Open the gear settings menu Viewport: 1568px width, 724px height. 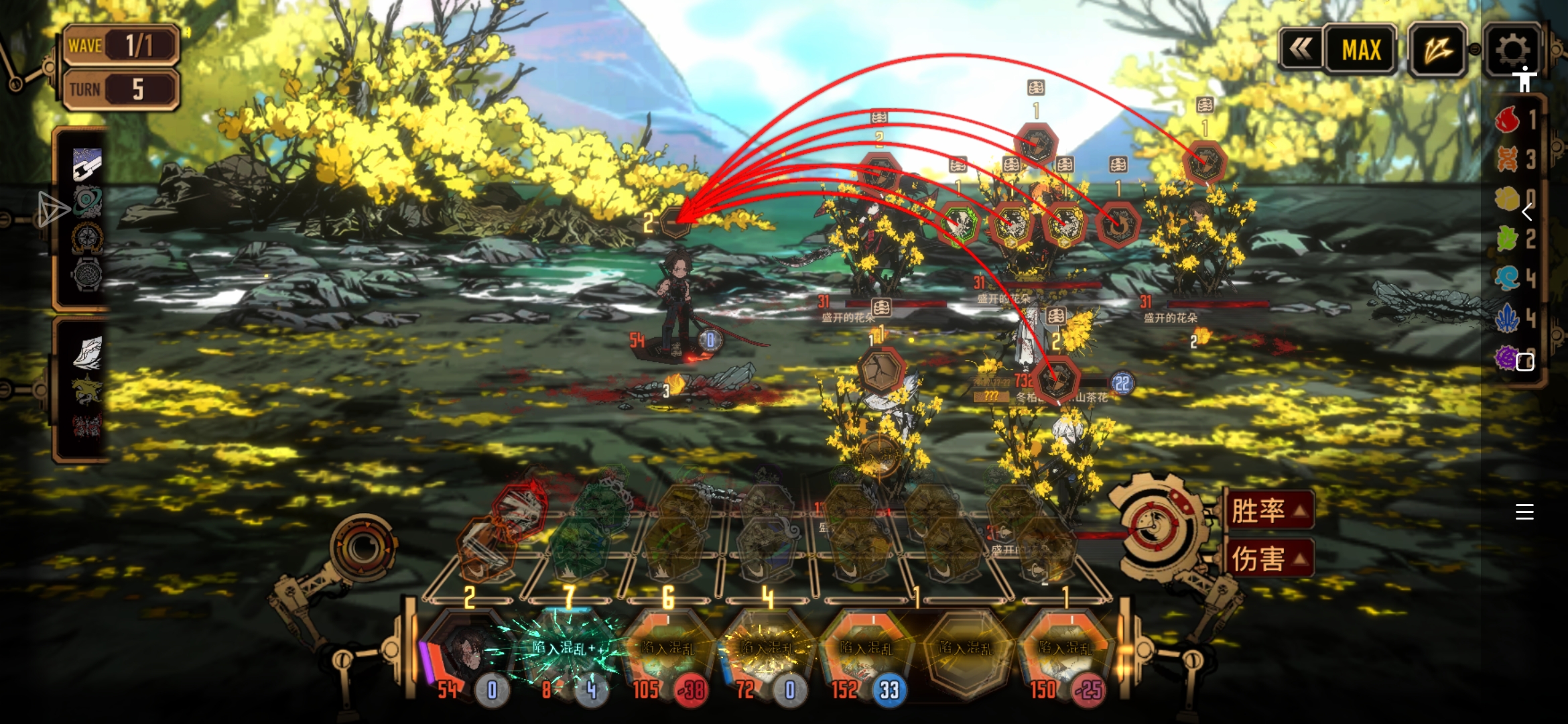click(x=1512, y=48)
